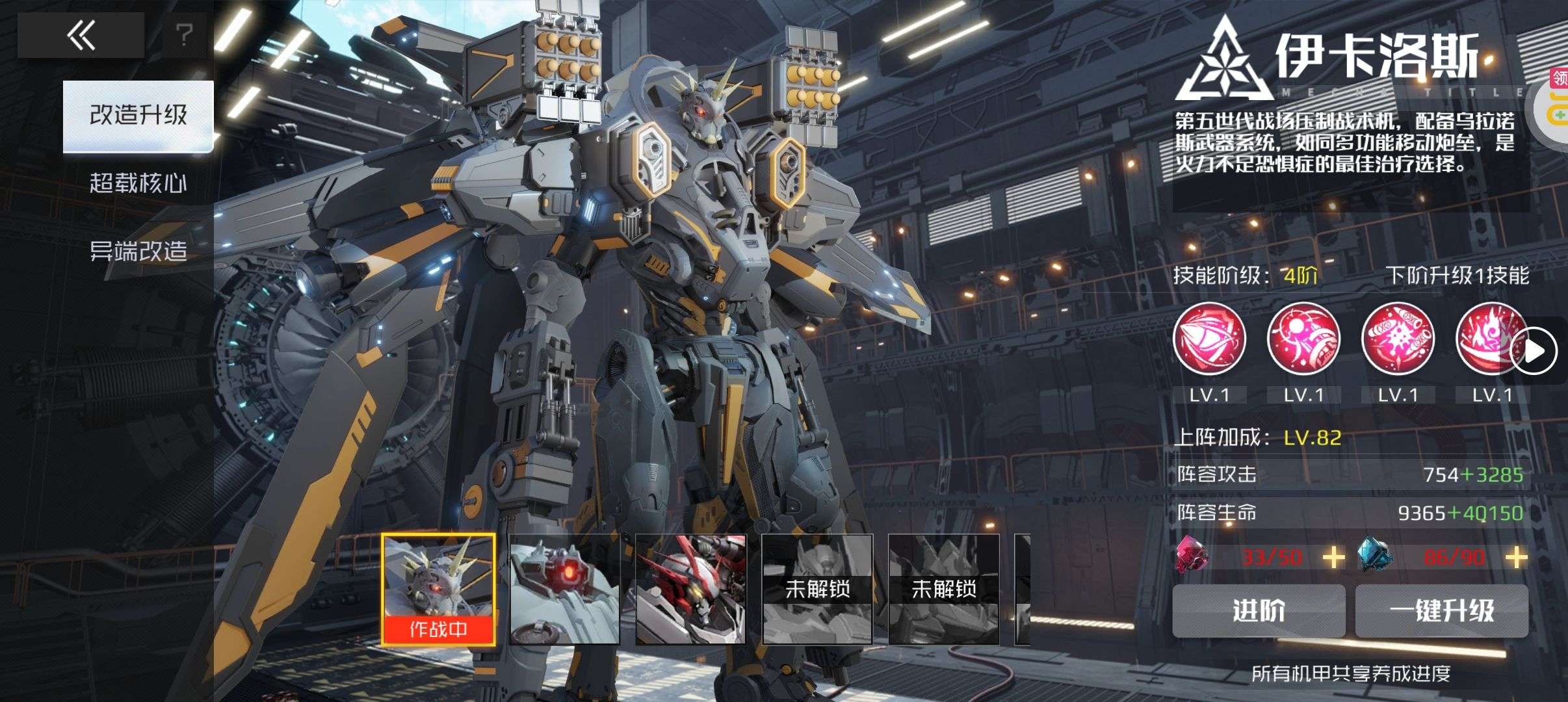The image size is (1568, 702).
Task: Show more skills with the arrow button
Action: 1535,351
